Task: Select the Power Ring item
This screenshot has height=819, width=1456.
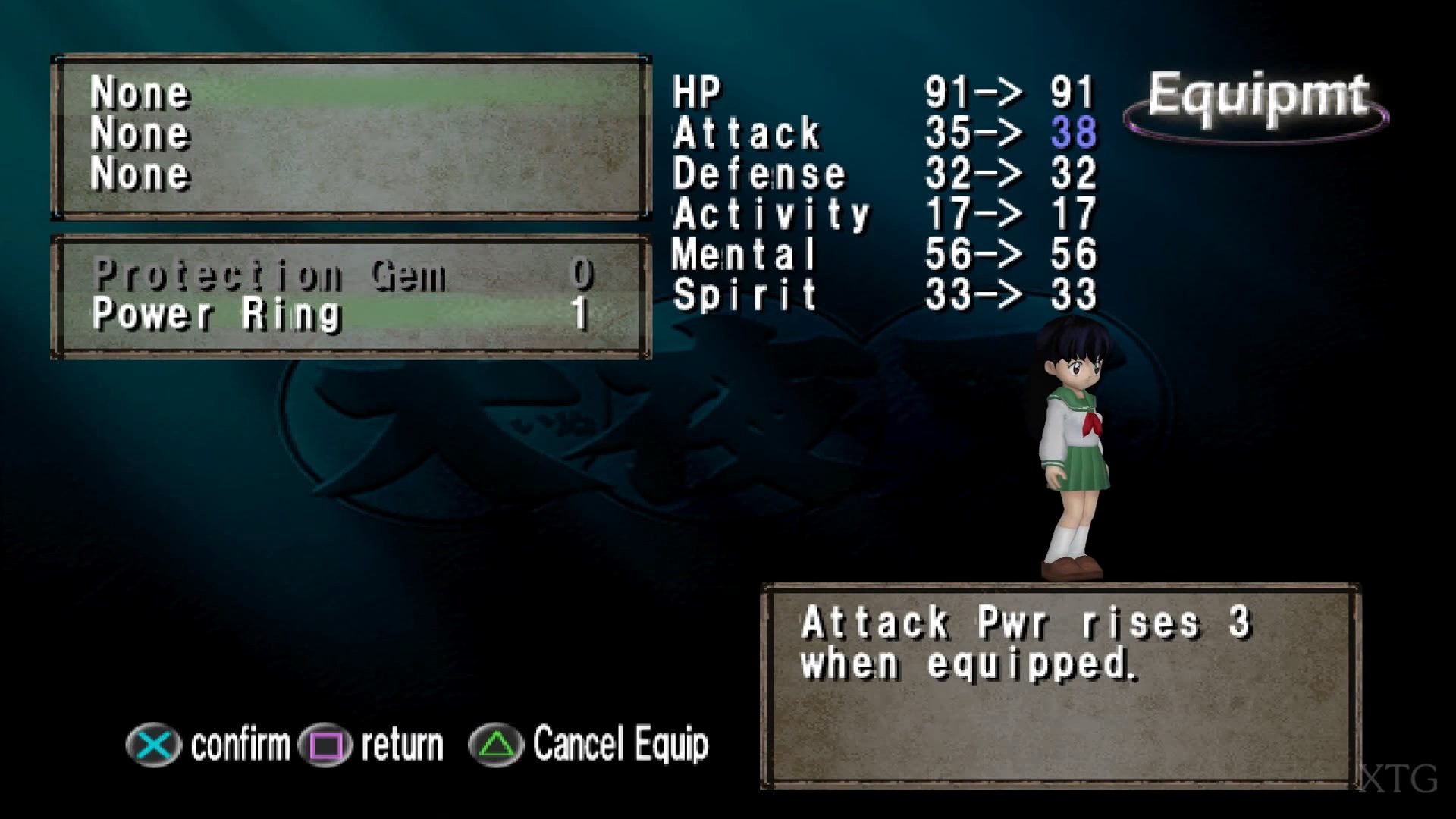Action: pyautogui.click(x=217, y=315)
